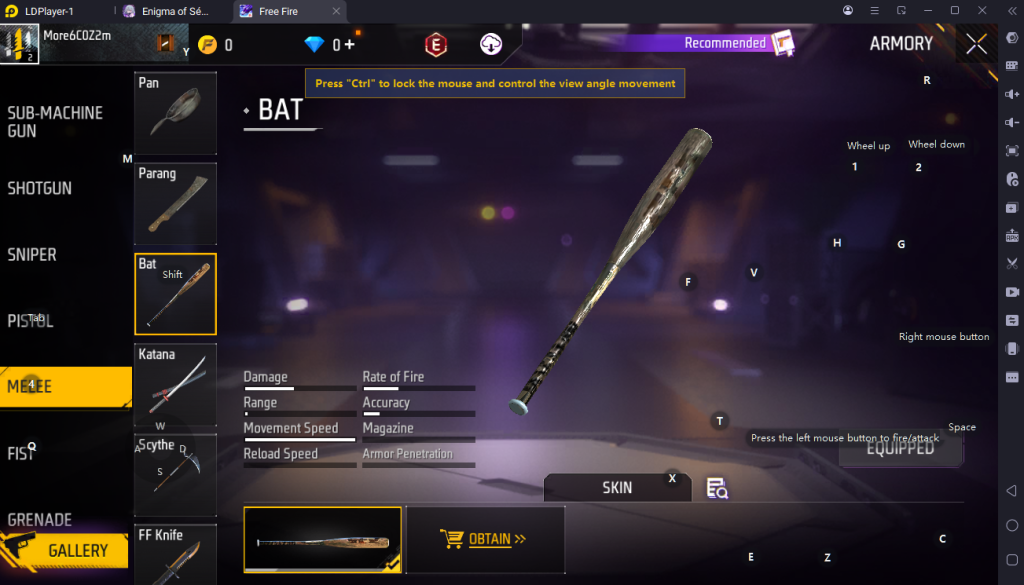The width and height of the screenshot is (1024, 585).
Task: Select the default bat skin thumbnail
Action: coord(322,539)
